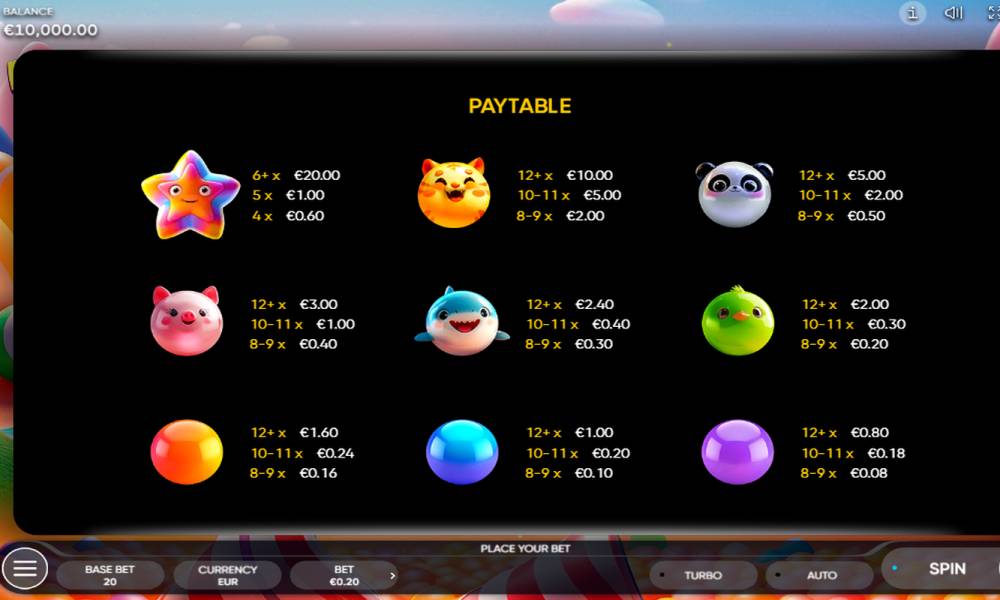1000x600 pixels.
Task: Toggle the sound speaker icon
Action: click(x=953, y=14)
